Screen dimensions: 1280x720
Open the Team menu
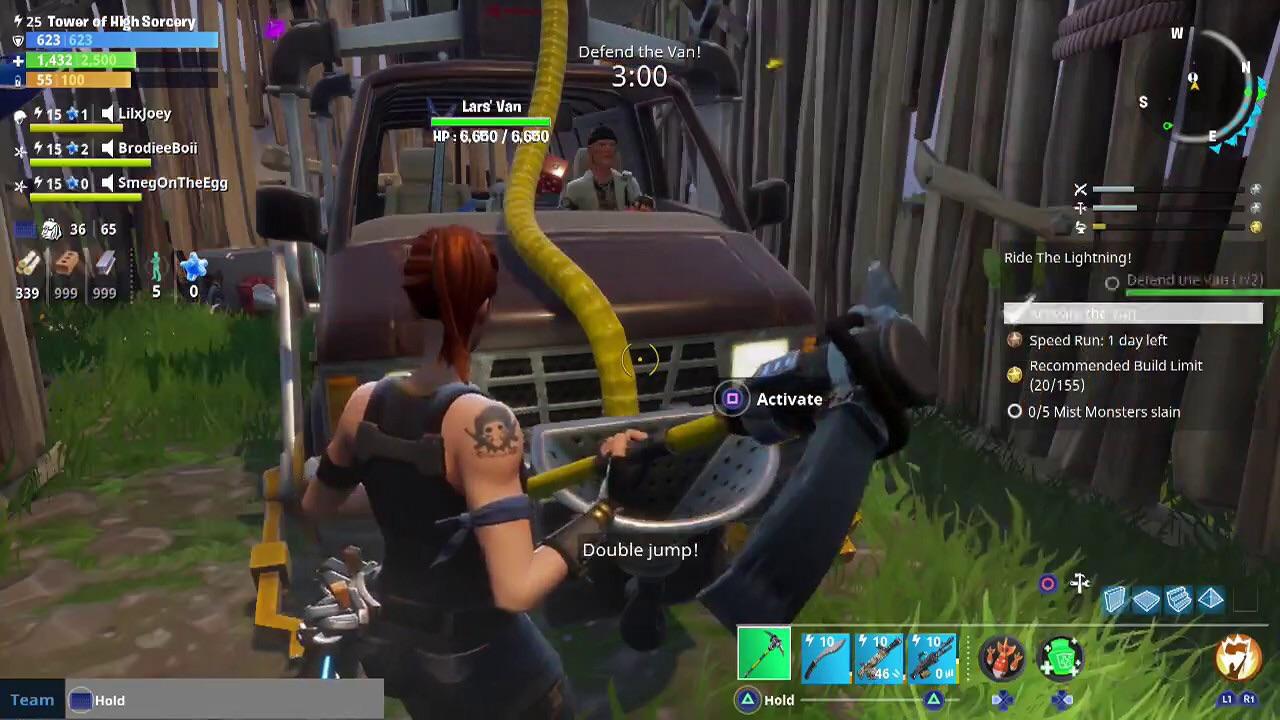coord(32,700)
